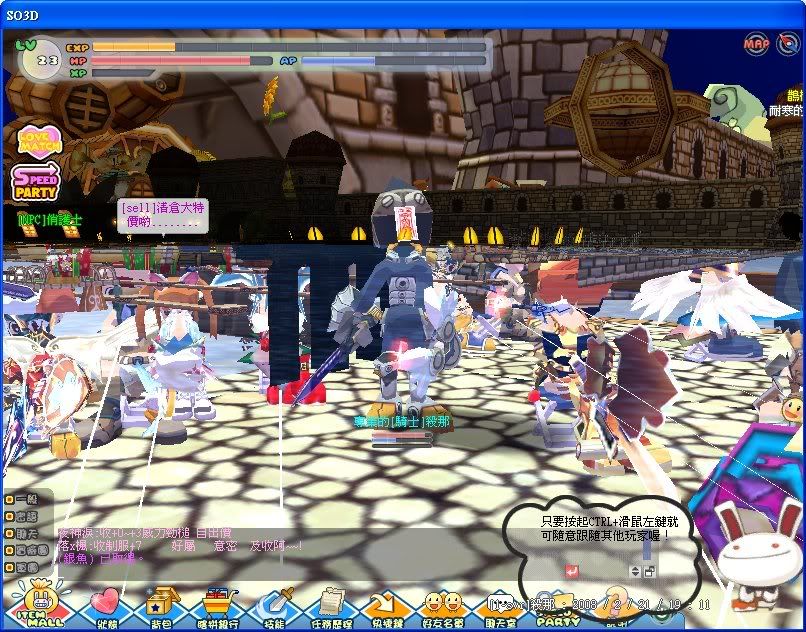Select the chat (聊天) channel option
This screenshot has width=806, height=632.
coord(10,534)
